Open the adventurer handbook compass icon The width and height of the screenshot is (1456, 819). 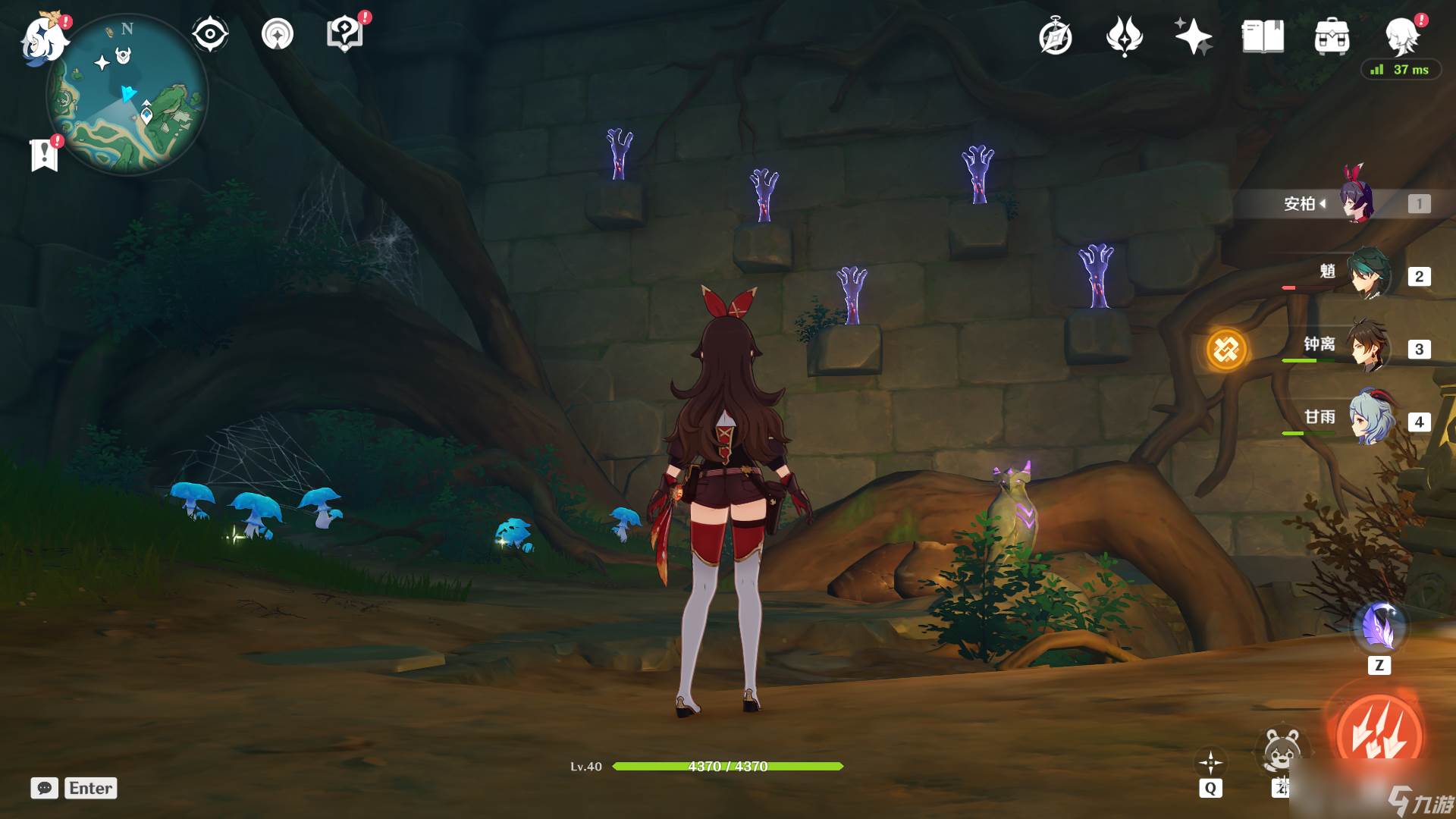point(1056,37)
